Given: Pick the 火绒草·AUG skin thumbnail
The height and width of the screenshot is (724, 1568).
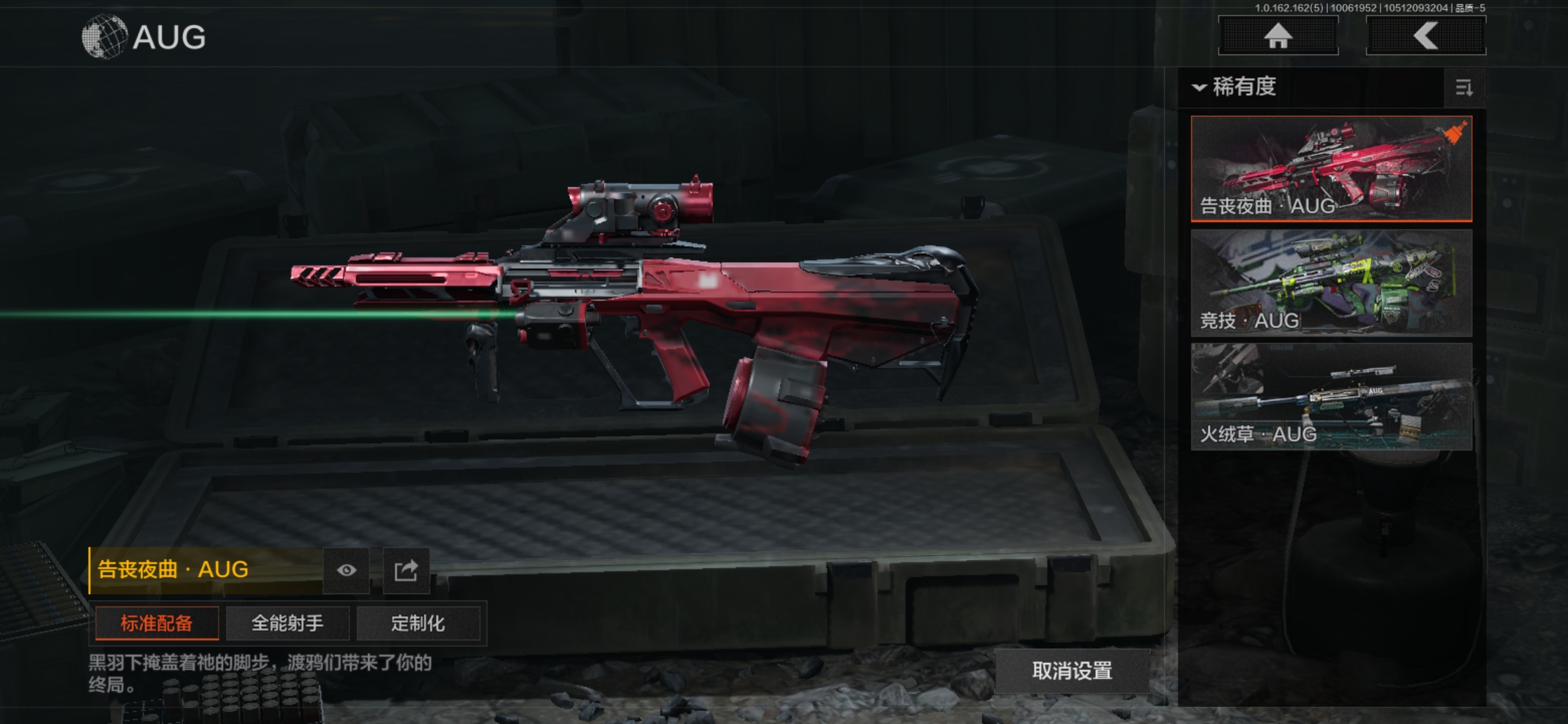Looking at the screenshot, I should tap(1331, 396).
